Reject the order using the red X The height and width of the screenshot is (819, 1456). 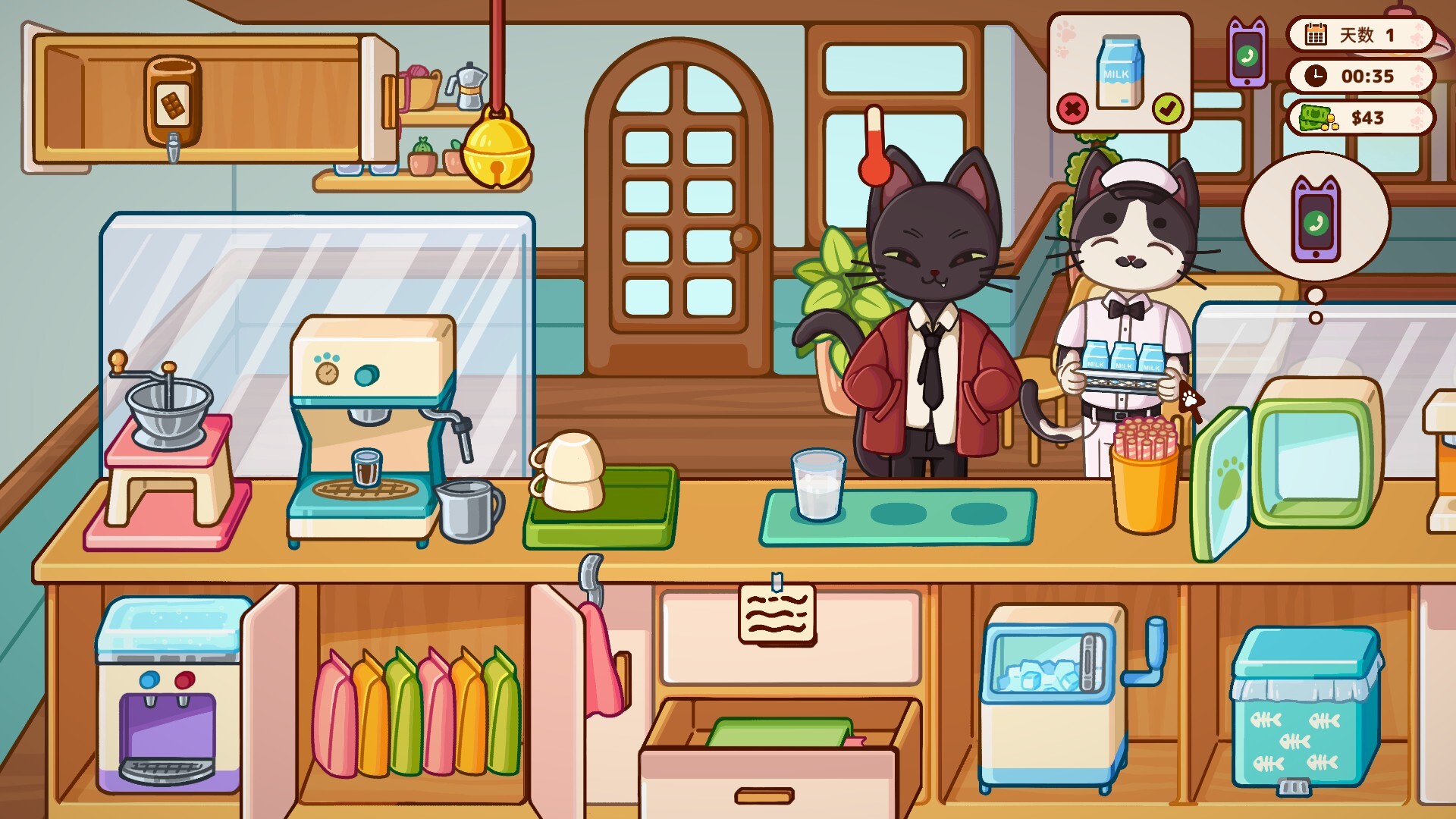tap(1072, 109)
